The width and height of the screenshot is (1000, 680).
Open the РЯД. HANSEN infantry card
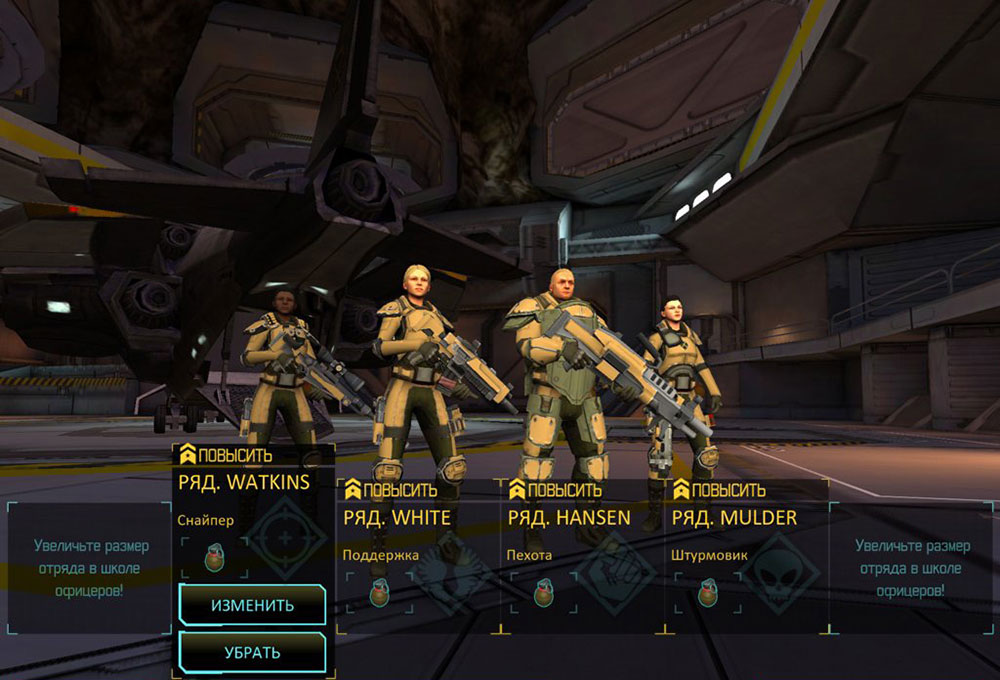coord(569,517)
